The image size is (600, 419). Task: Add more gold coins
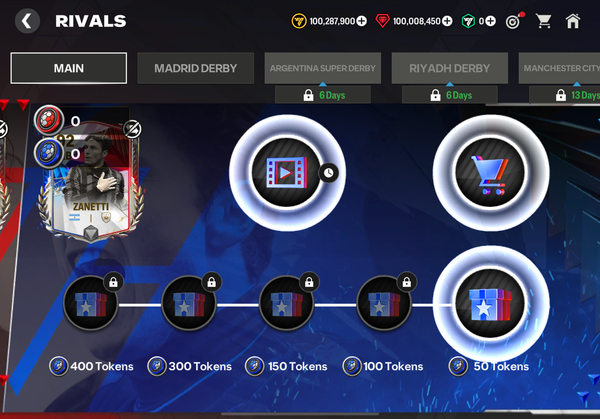(x=361, y=20)
